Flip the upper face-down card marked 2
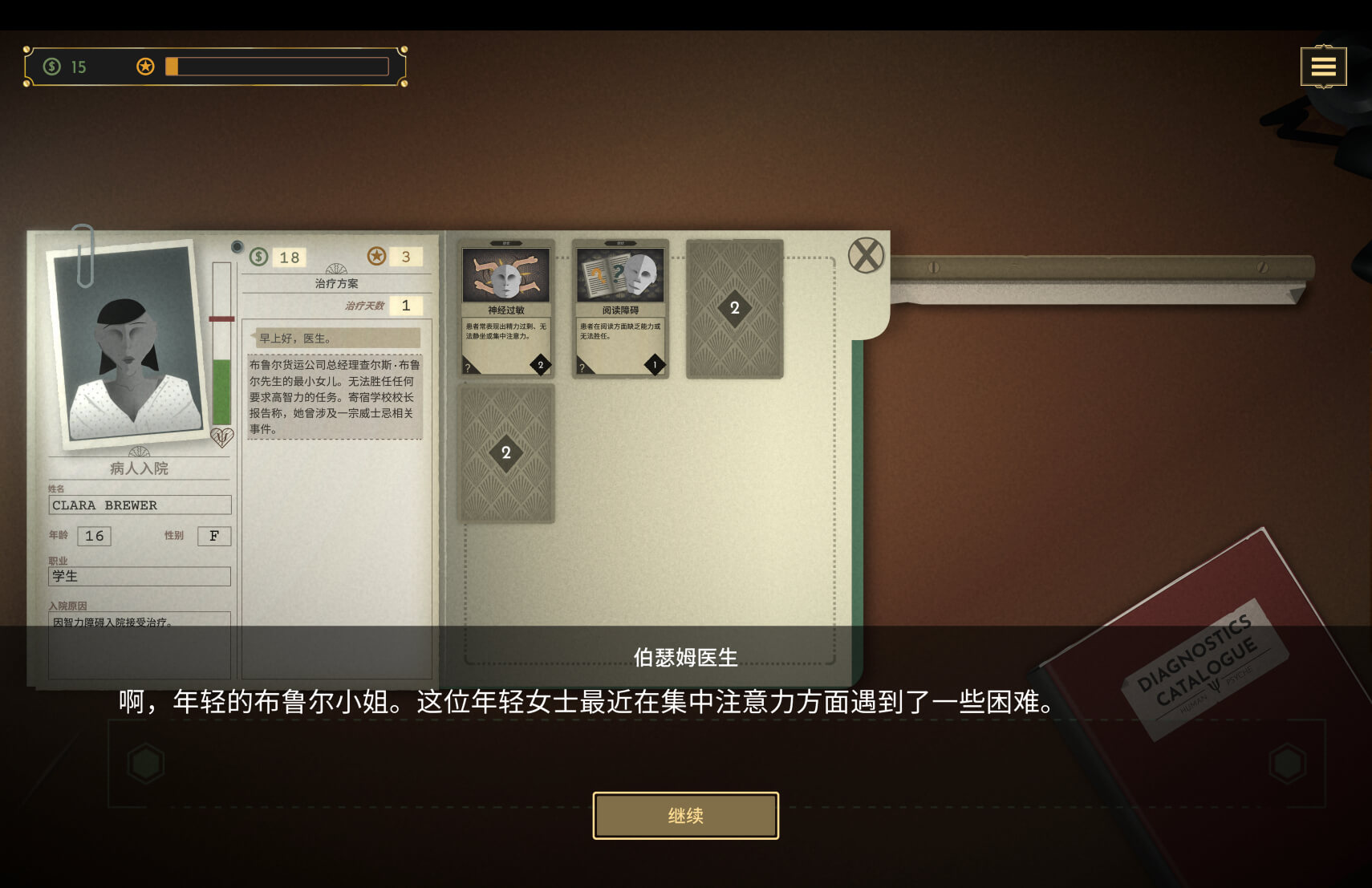 [734, 309]
